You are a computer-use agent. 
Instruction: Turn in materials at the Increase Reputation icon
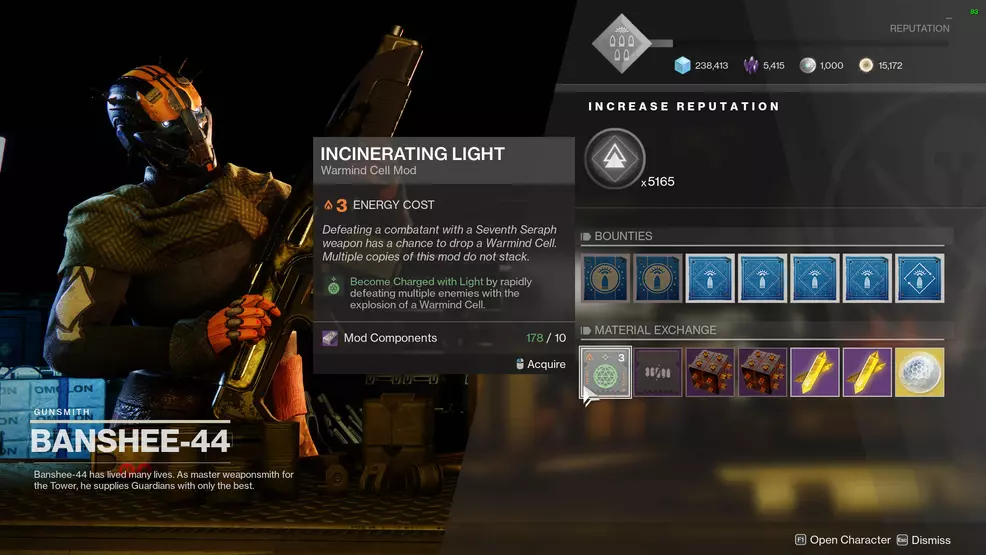pyautogui.click(x=614, y=158)
